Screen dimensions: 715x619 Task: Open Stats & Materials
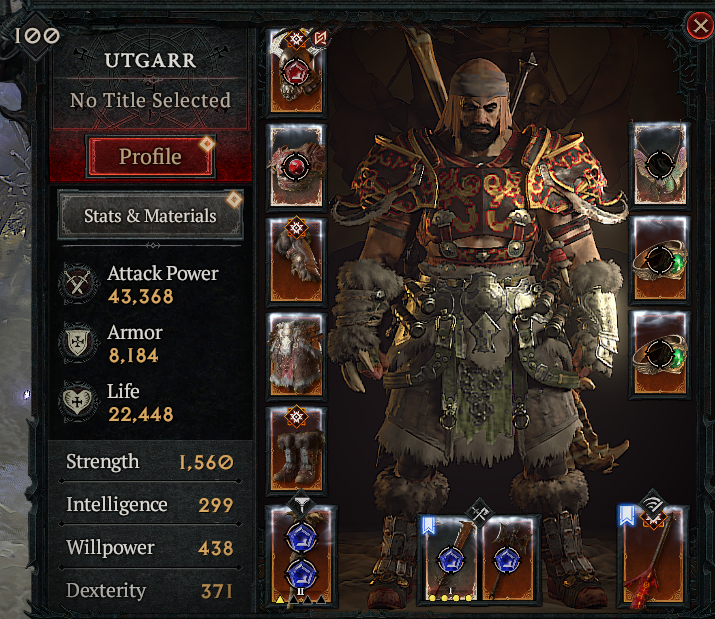point(150,215)
